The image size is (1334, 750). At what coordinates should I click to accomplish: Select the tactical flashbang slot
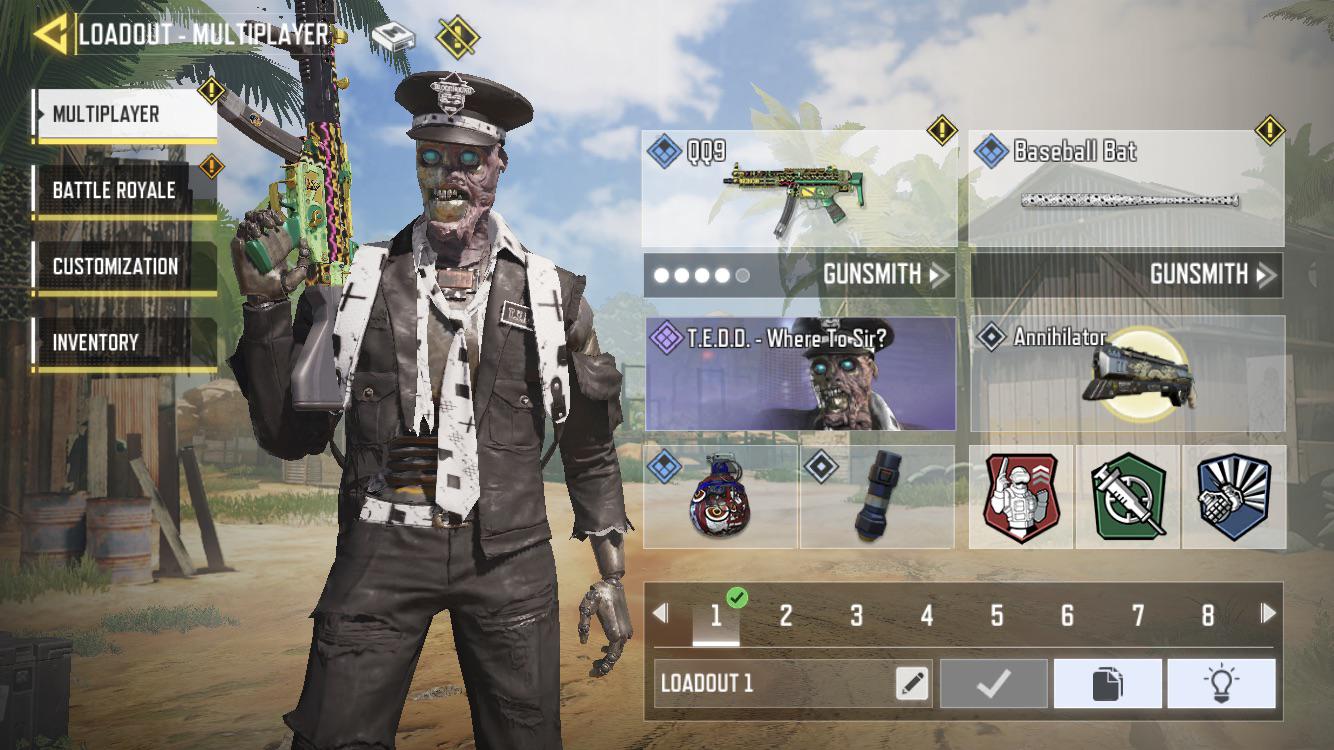[x=878, y=497]
